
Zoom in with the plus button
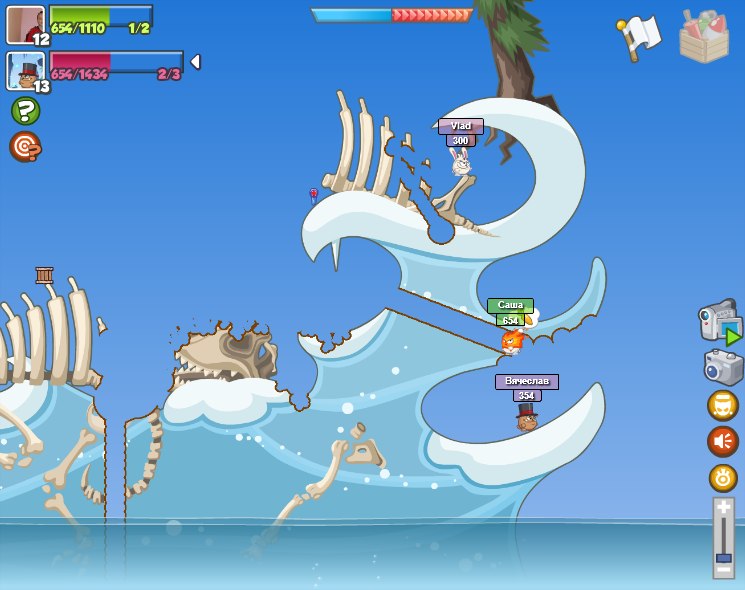(x=723, y=508)
